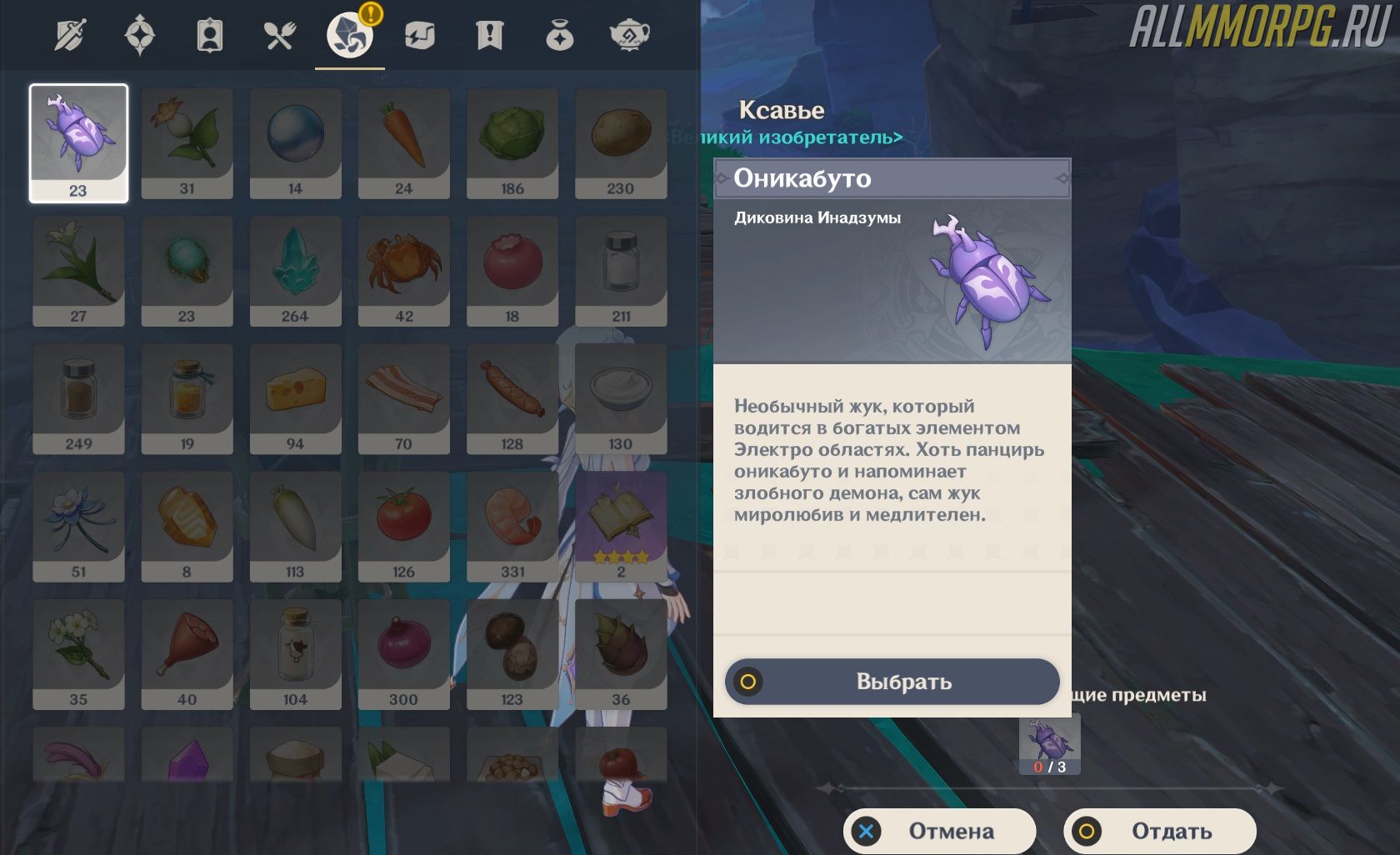Select the teal crystal slot with 264
The height and width of the screenshot is (855, 1400).
(295, 270)
